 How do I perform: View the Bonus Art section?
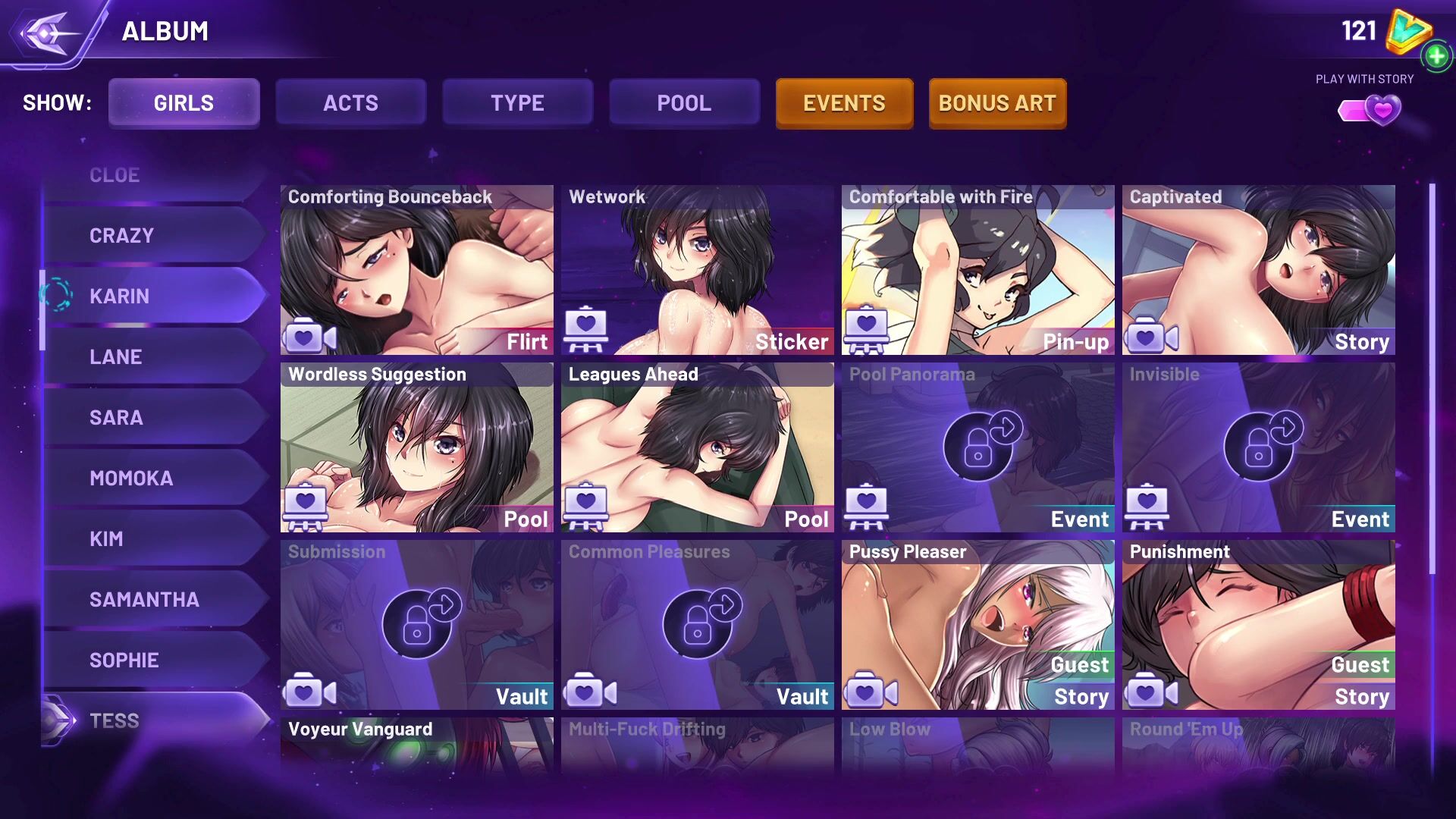pyautogui.click(x=997, y=103)
